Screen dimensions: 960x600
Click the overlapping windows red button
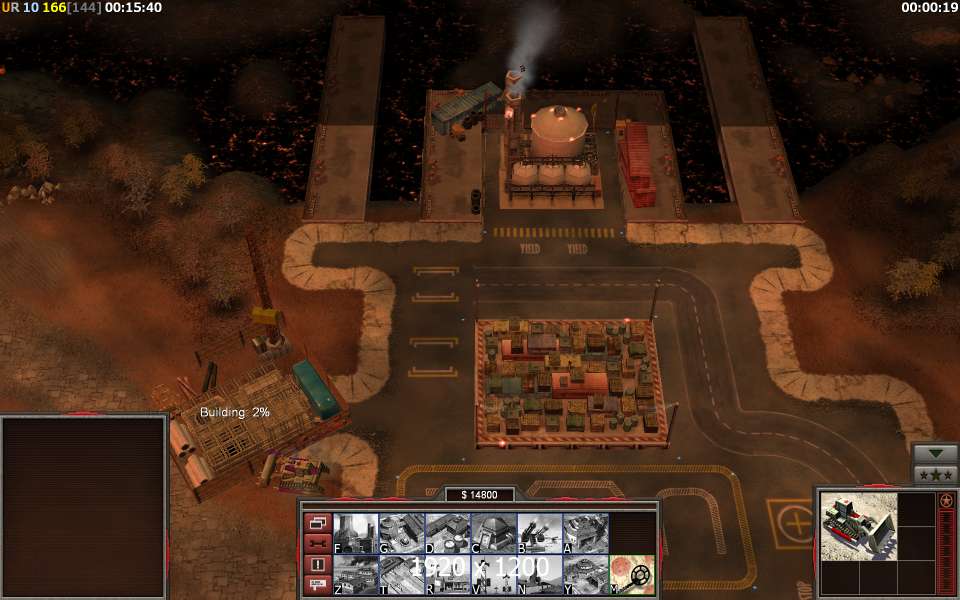pyautogui.click(x=317, y=523)
